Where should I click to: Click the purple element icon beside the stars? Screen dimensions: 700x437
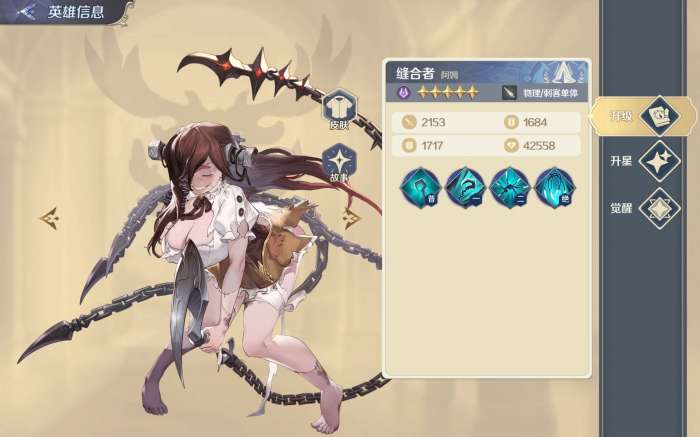tap(402, 93)
